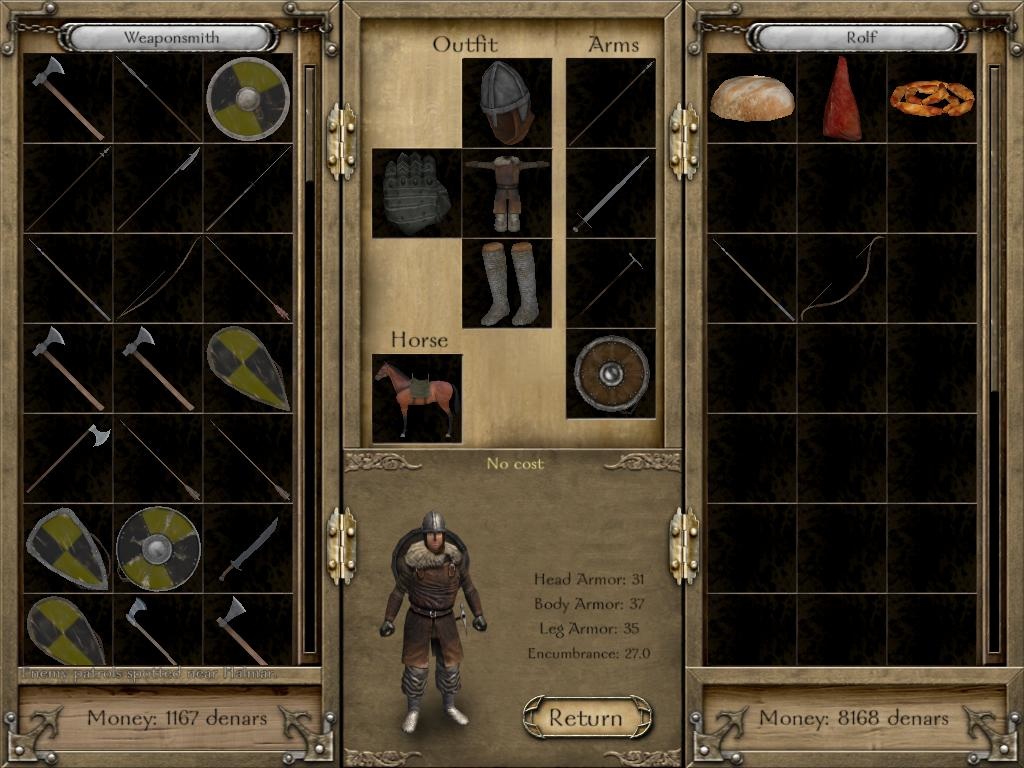Select the equipped boots slot
The height and width of the screenshot is (768, 1024).
[x=506, y=283]
